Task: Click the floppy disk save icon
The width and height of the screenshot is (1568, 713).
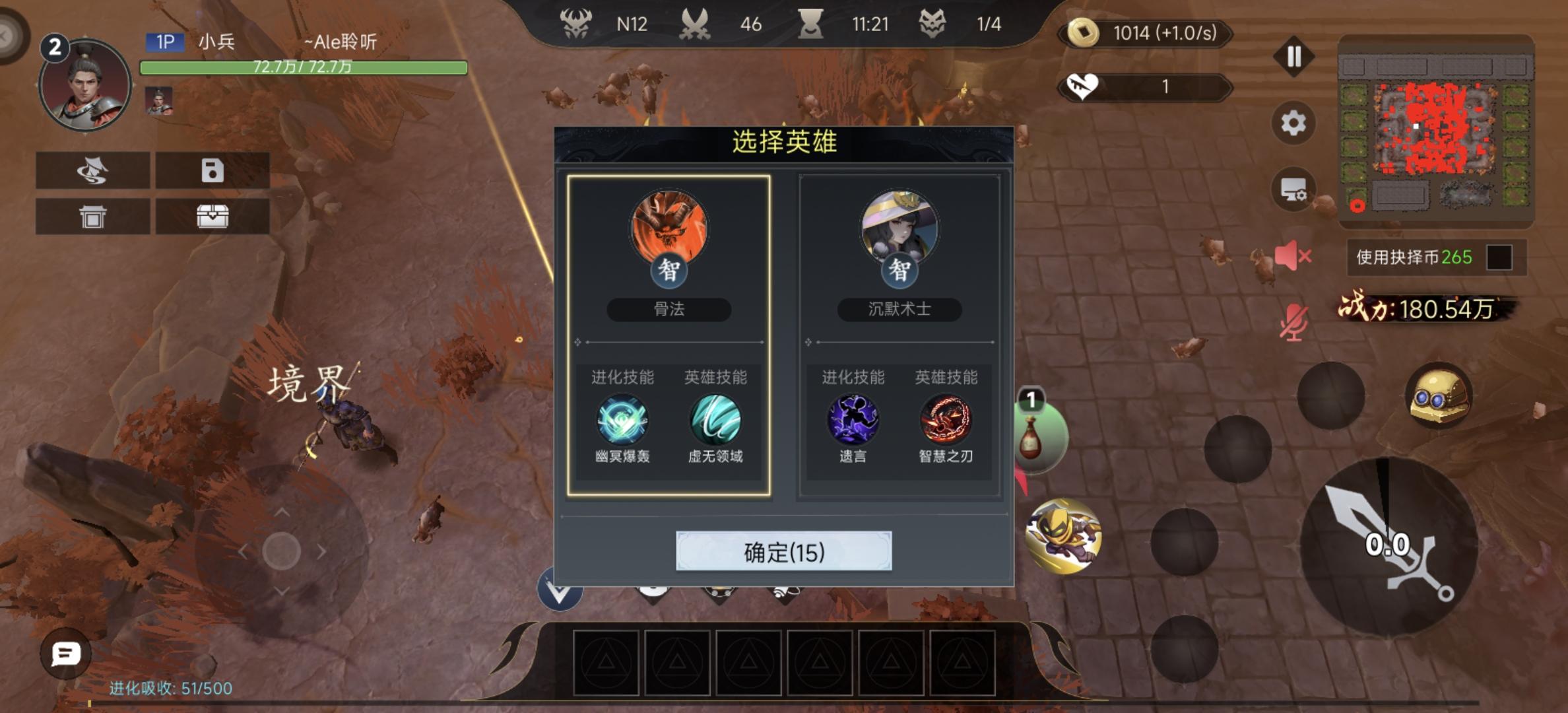Action: 212,171
